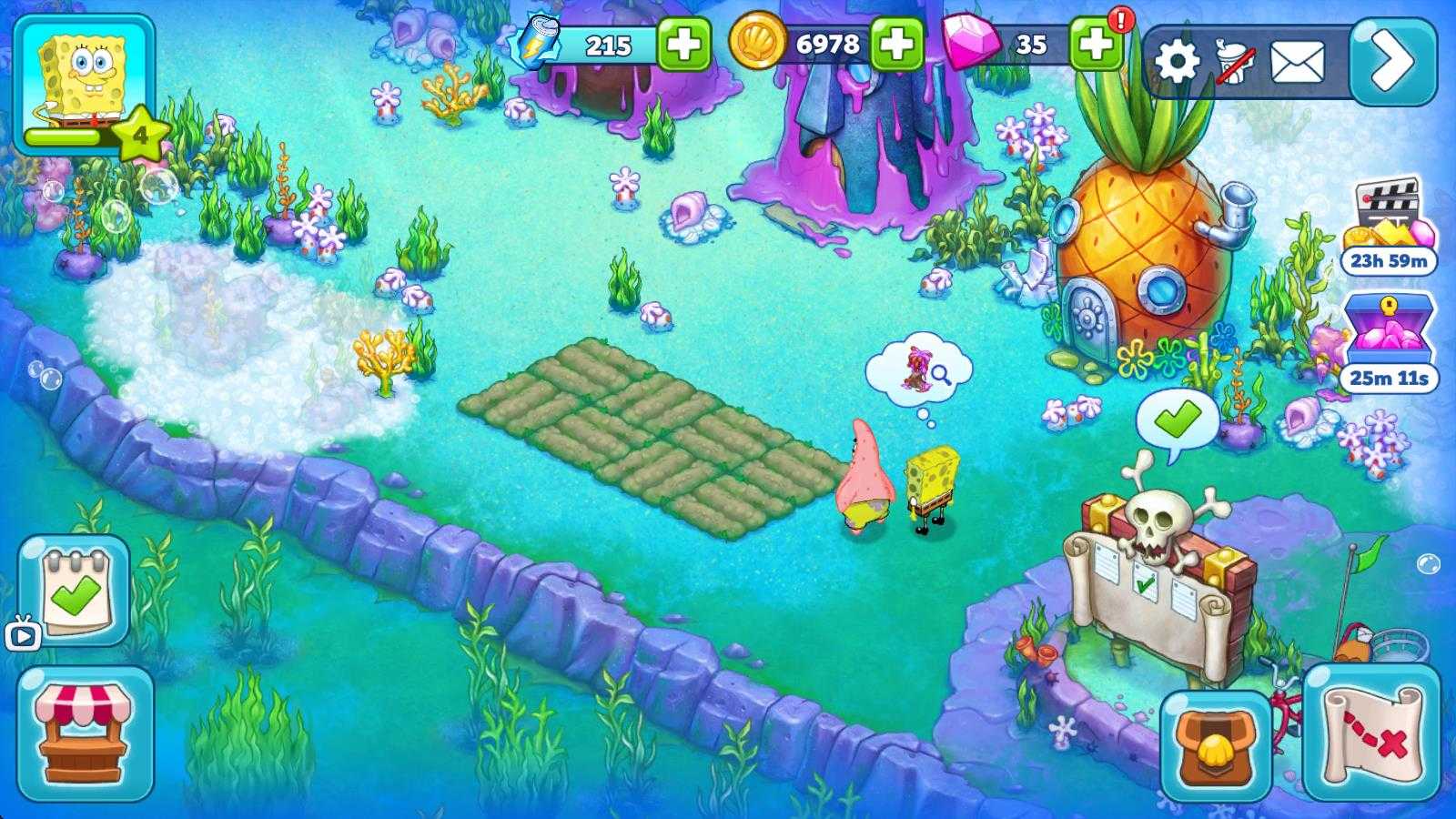This screenshot has width=1456, height=819.
Task: Tap the search thought bubble above SpongeBob
Action: pos(919,369)
